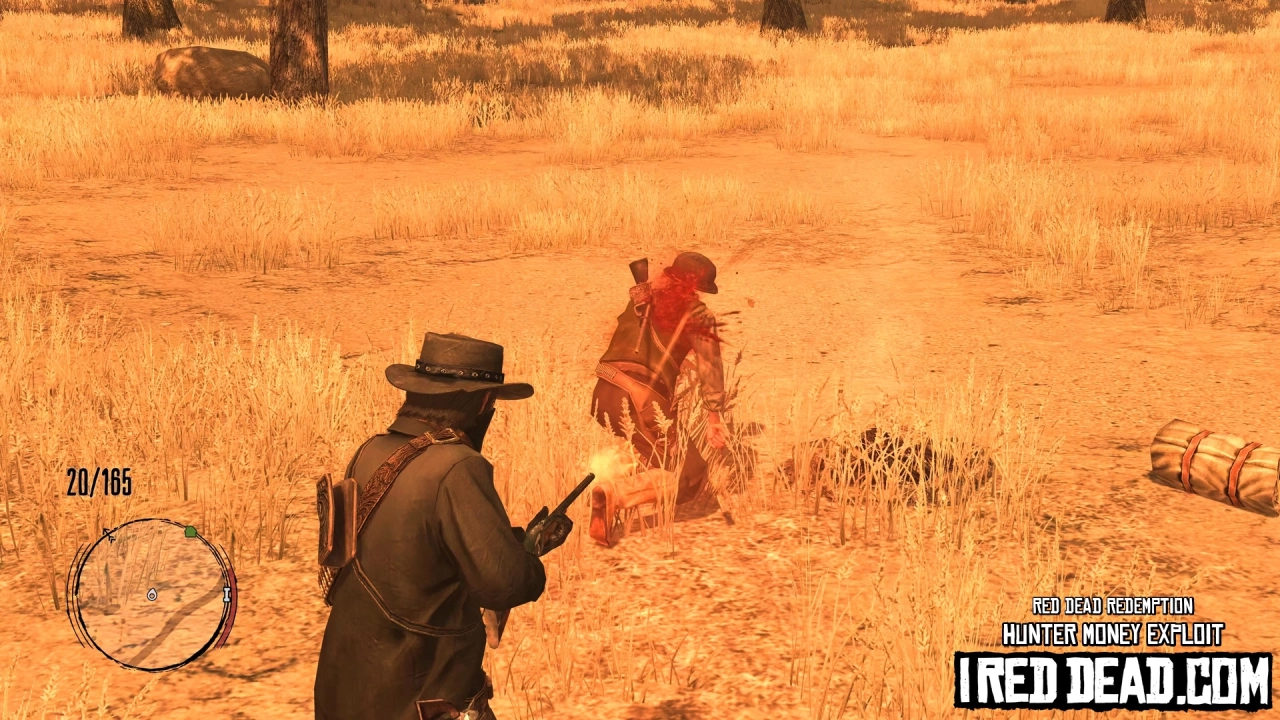Click the white player arrow inside the minimap
Image resolution: width=1280 pixels, height=720 pixels.
152,594
